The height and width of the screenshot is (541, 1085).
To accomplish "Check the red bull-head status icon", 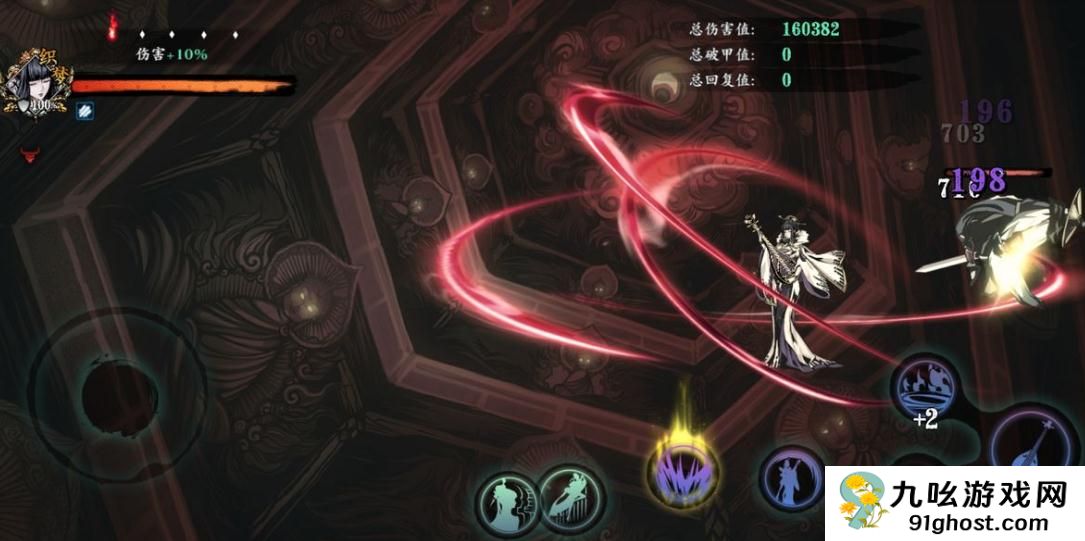I will pos(29,154).
